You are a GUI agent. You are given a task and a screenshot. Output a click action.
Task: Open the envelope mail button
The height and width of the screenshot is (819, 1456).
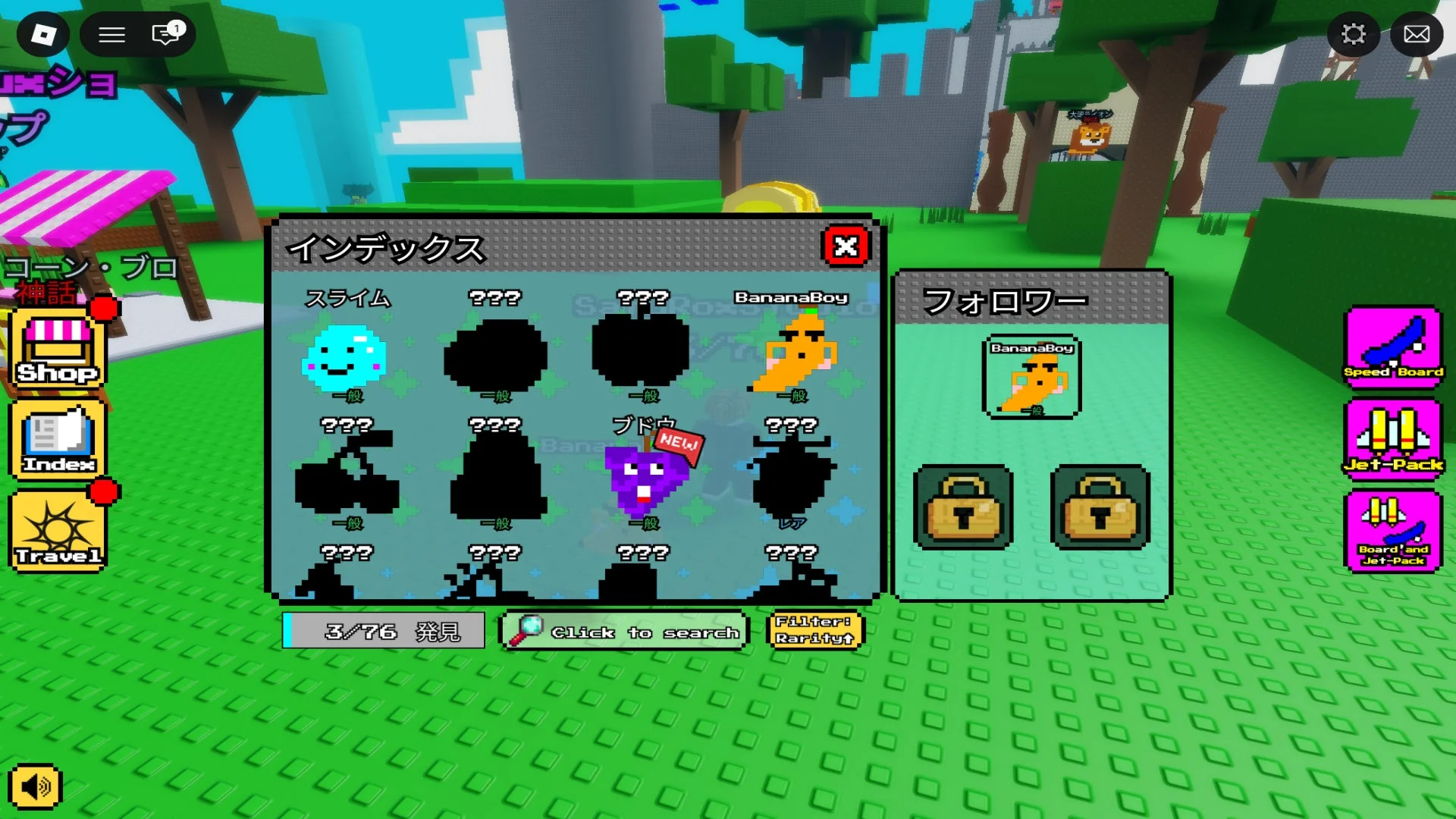tap(1417, 34)
